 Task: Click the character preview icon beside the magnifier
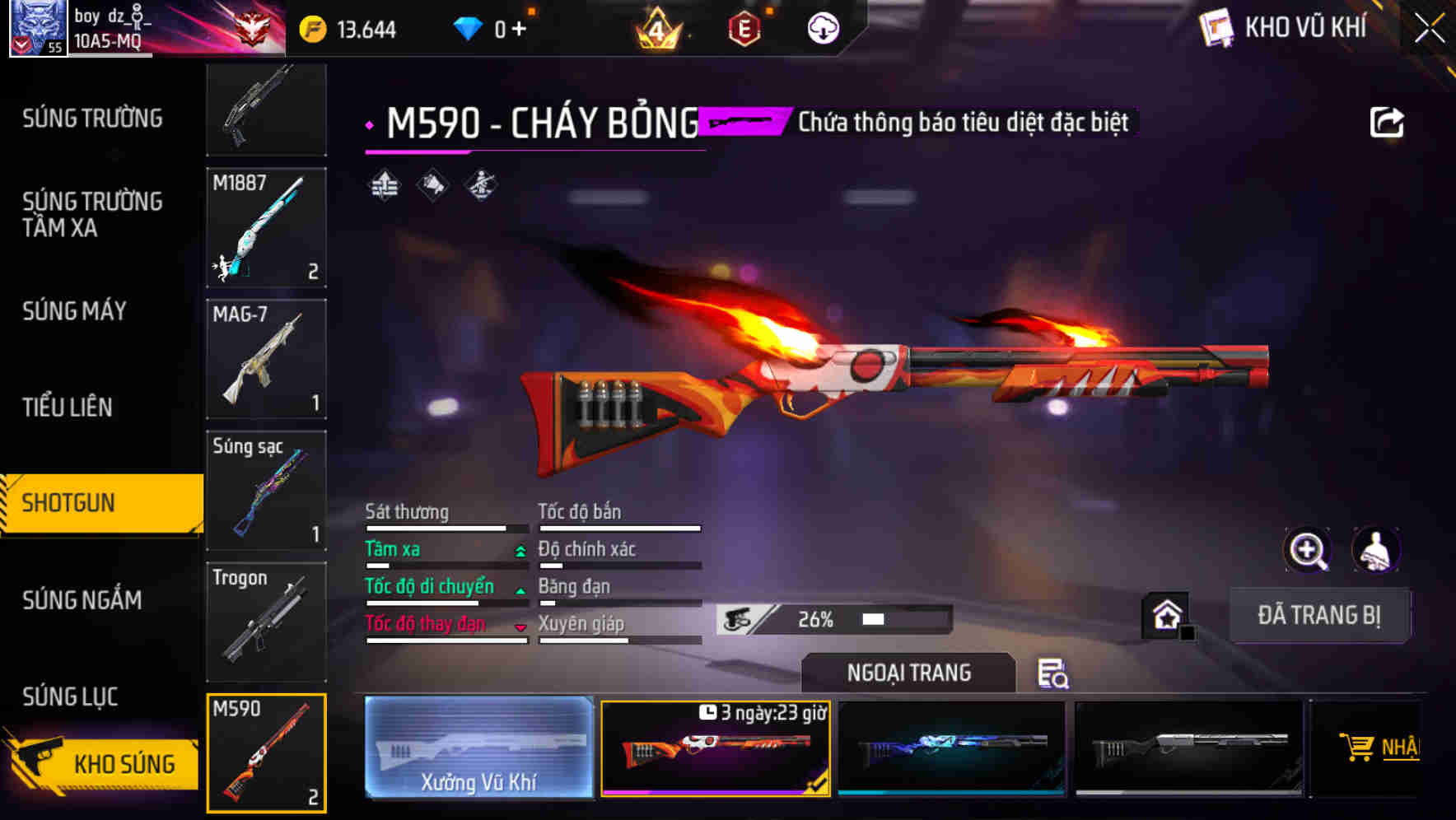[1375, 550]
